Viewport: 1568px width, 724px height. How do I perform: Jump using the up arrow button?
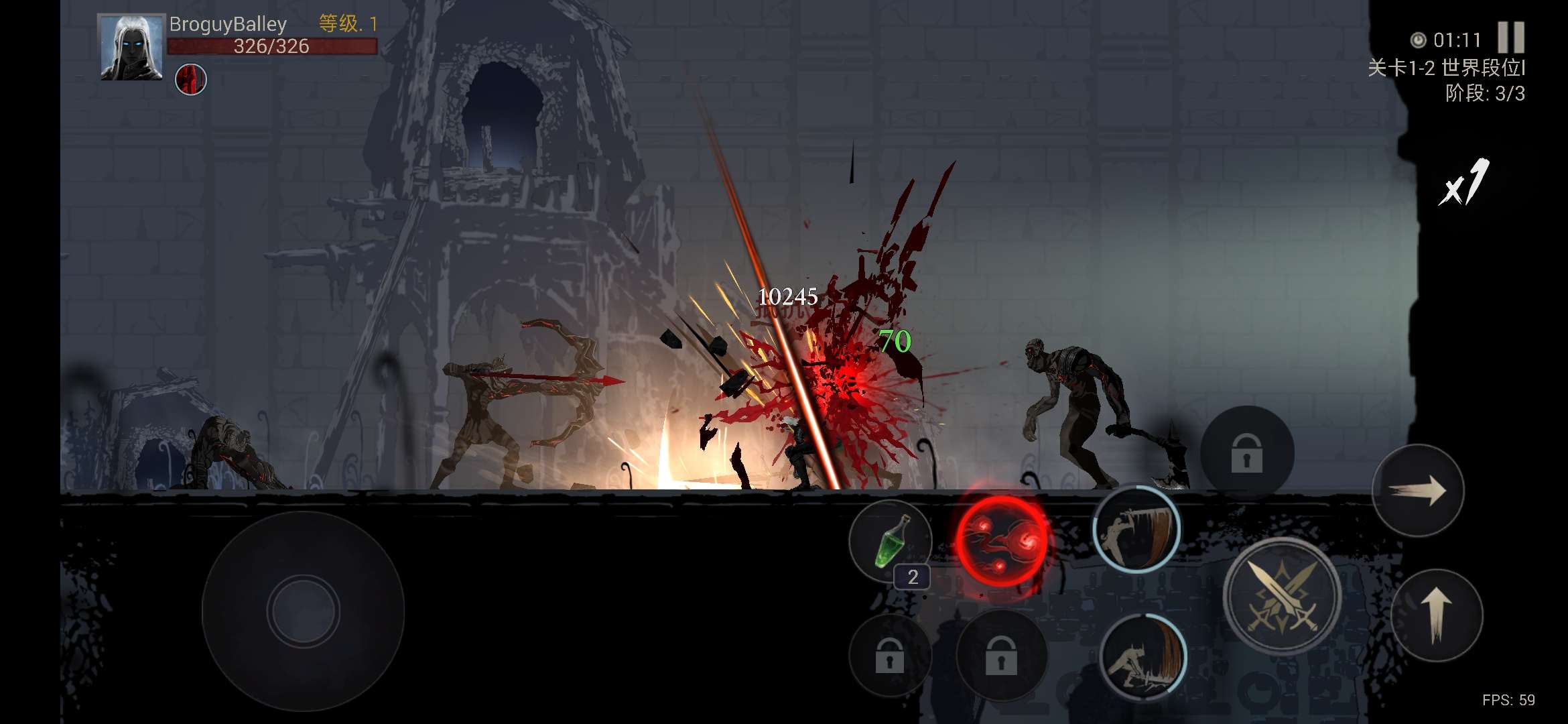(1436, 615)
